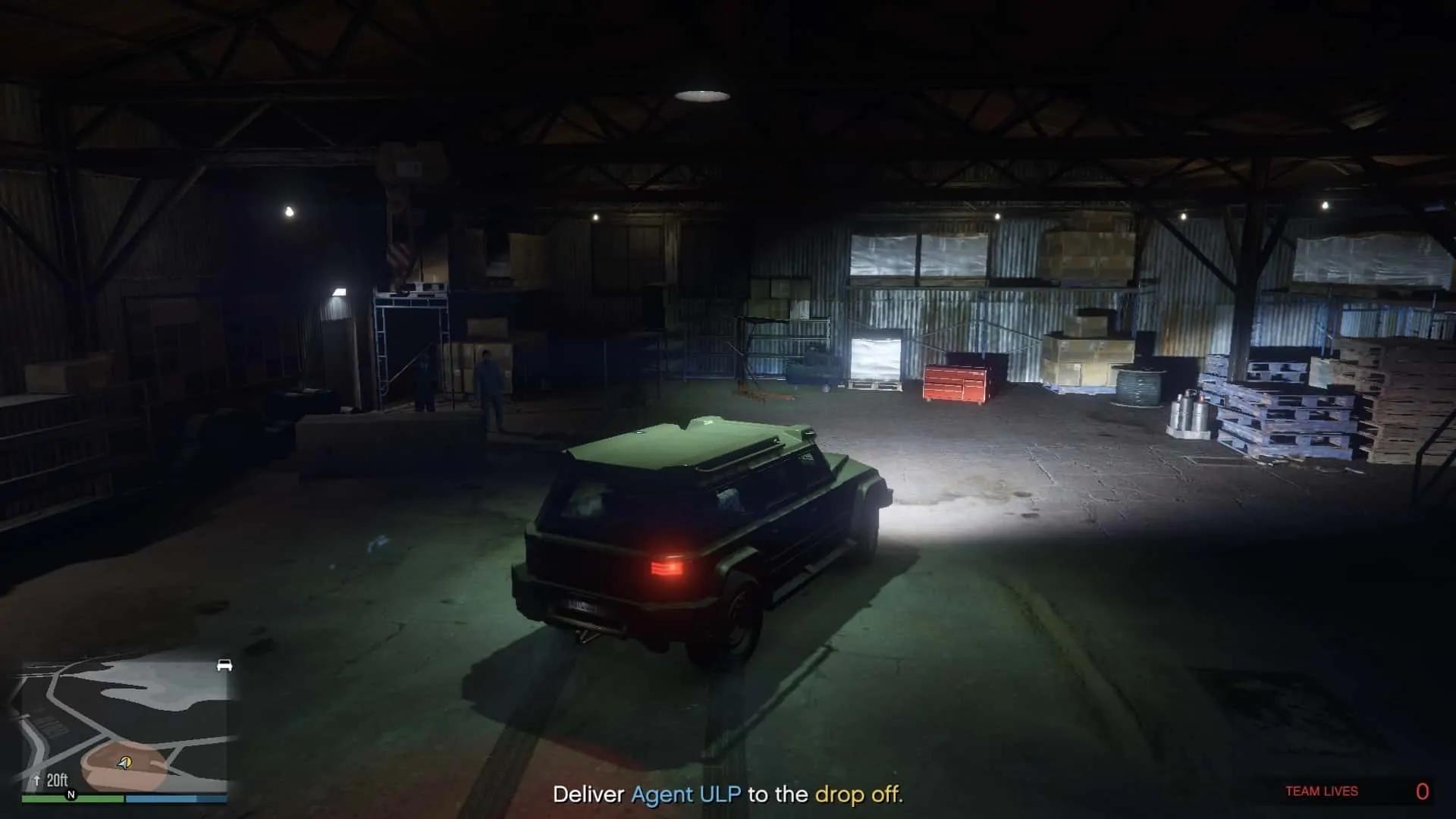The image size is (1456, 819).
Task: Click the north 'N' compass indicator on minimap
Action: (71, 795)
